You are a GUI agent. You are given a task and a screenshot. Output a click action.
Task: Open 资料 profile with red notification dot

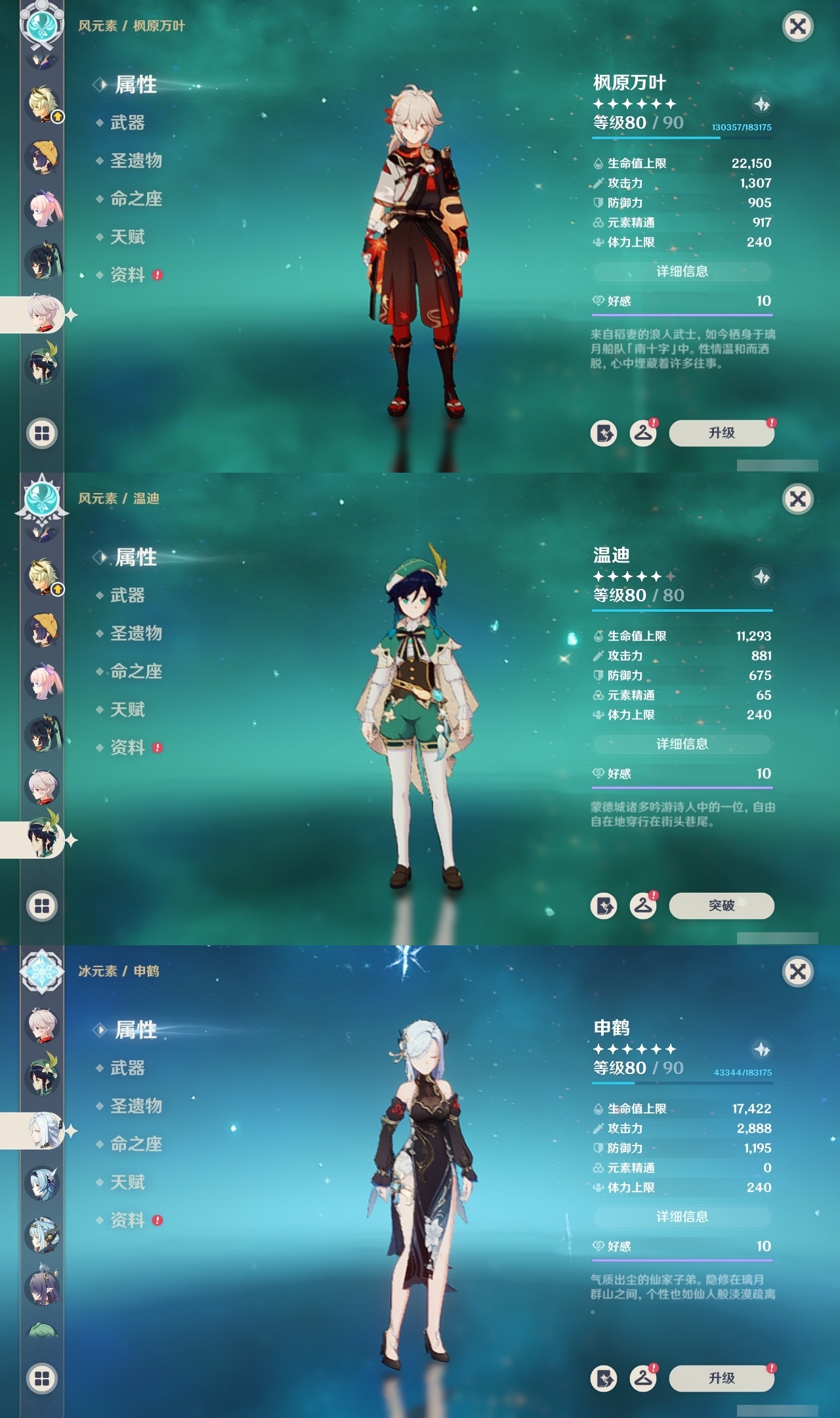click(x=129, y=276)
